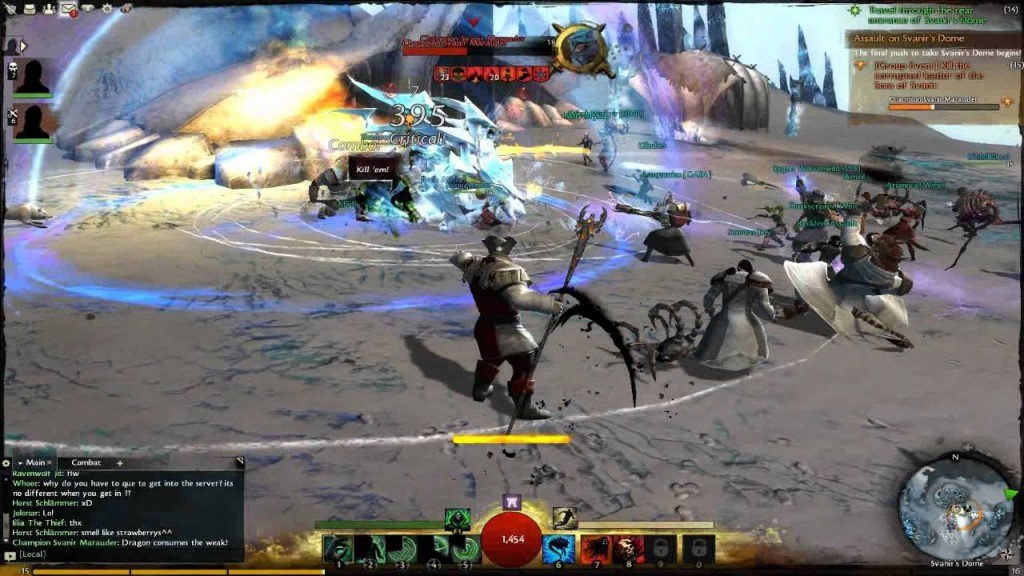The width and height of the screenshot is (1024, 576).
Task: Open chat options gear
Action: click(x=6, y=463)
